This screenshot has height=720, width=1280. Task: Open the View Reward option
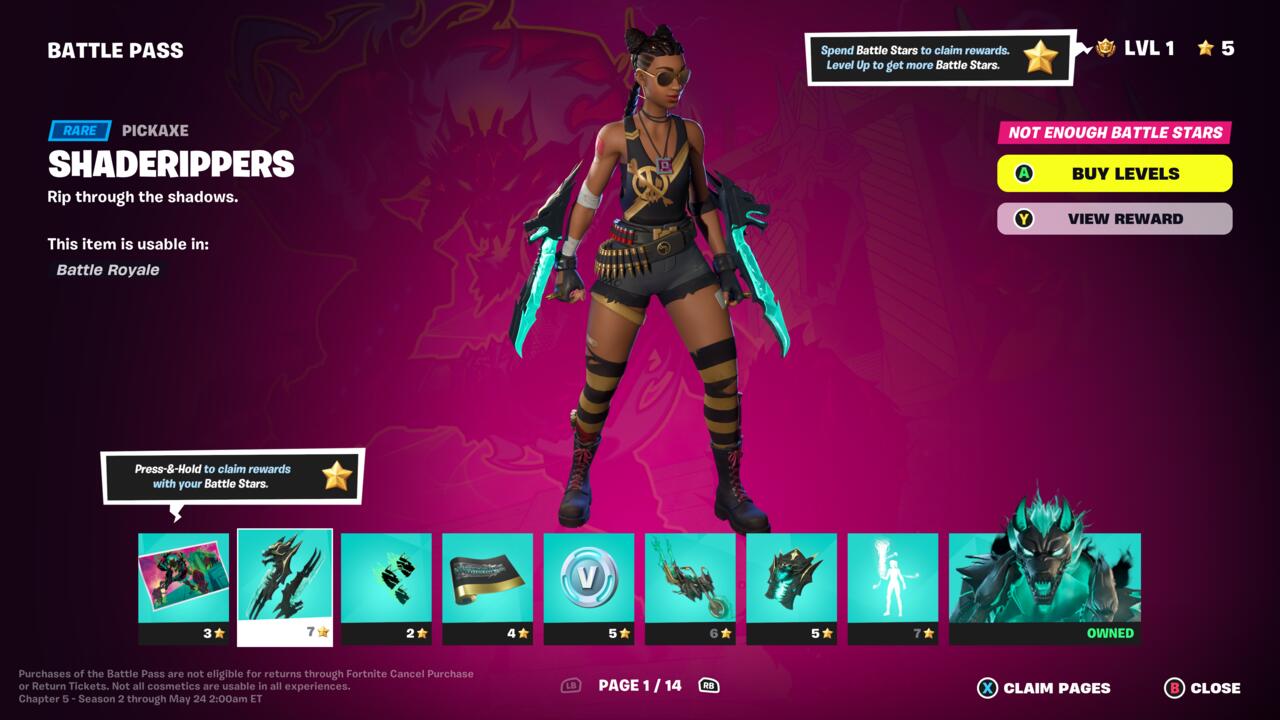[1114, 219]
